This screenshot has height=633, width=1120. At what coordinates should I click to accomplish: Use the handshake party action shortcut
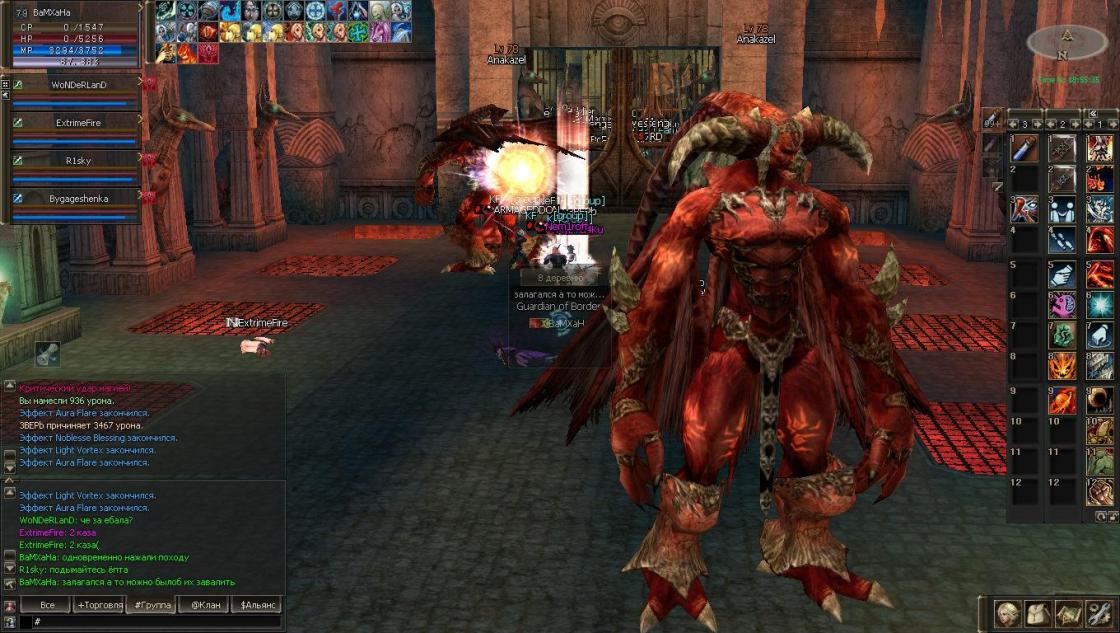1062,209
